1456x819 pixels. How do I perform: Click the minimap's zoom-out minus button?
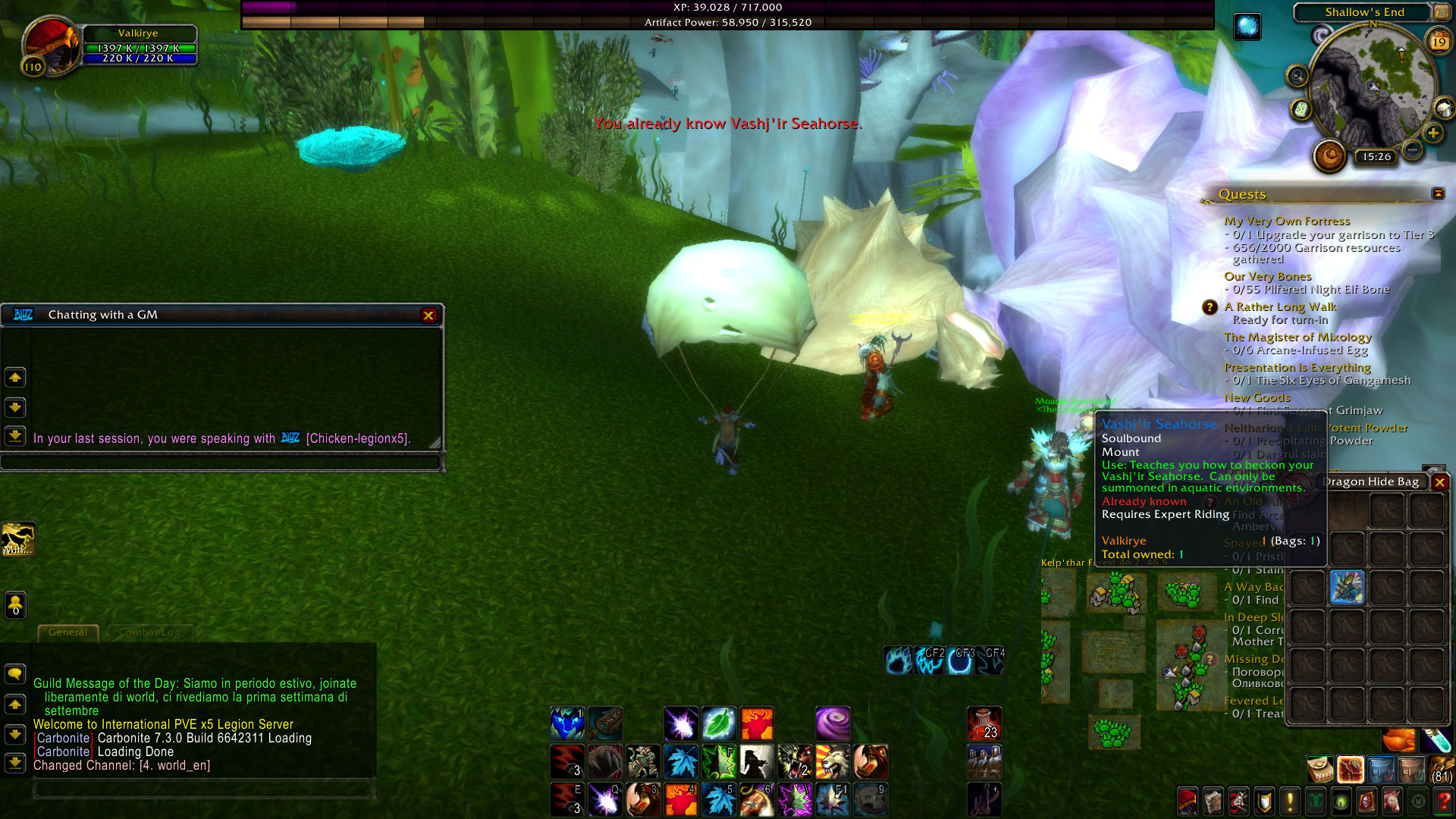(1412, 150)
